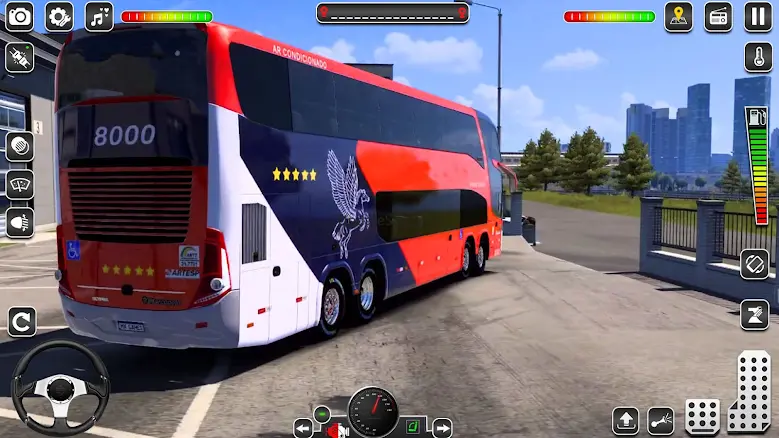Screen dimensions: 779x438
Task: Tap the camera view button
Action: pos(19,16)
